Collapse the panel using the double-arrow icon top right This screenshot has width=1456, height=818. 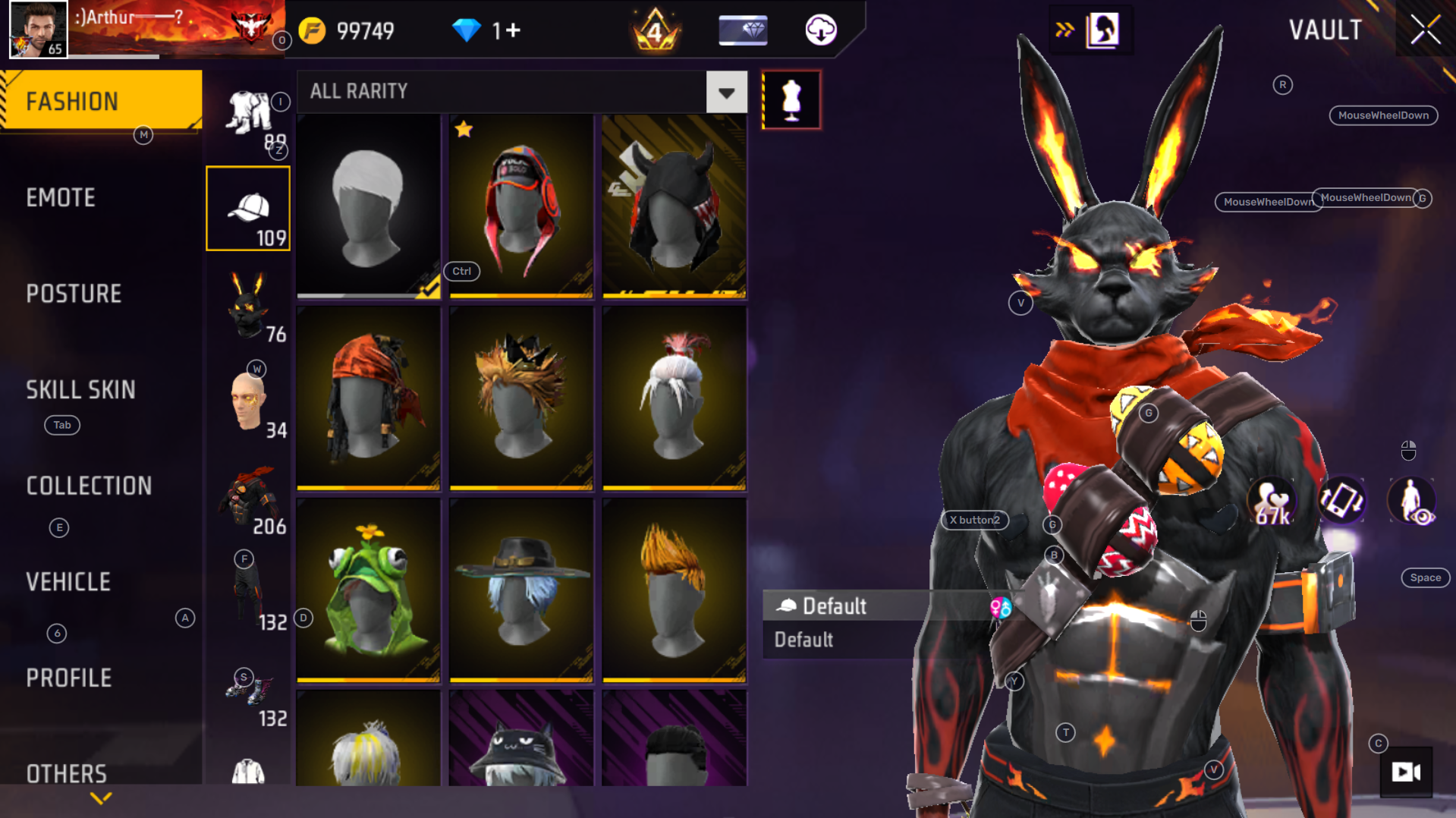1065,30
